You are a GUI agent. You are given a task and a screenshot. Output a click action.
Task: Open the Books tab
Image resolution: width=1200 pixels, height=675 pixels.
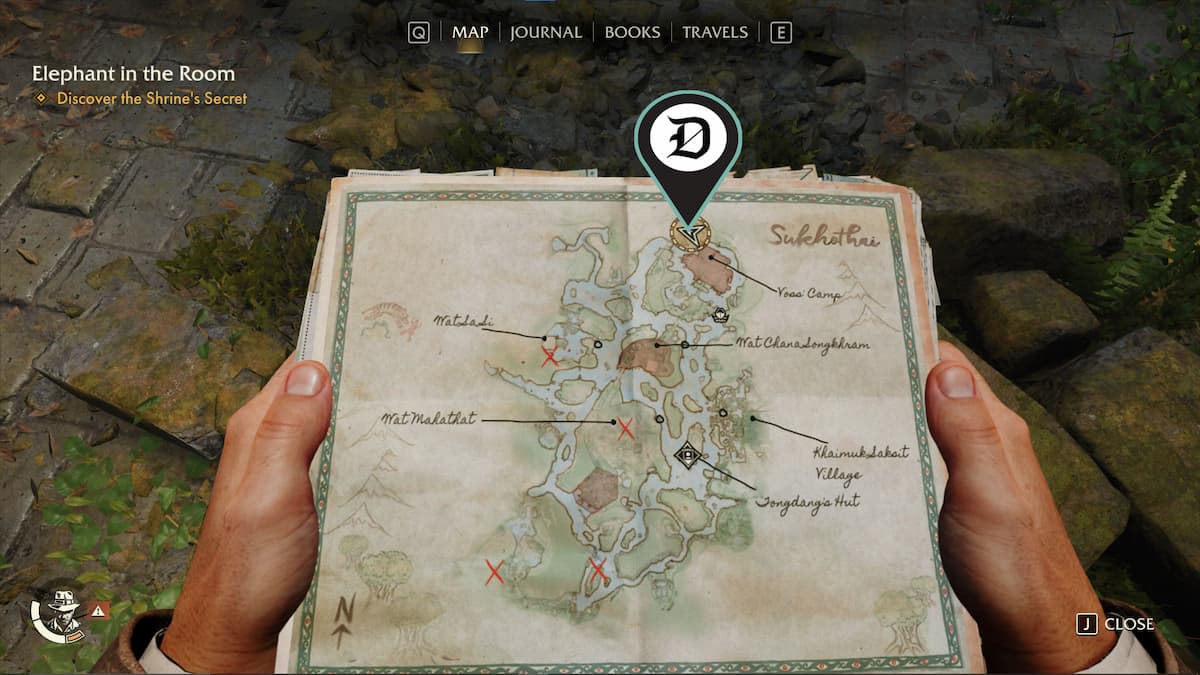(632, 32)
